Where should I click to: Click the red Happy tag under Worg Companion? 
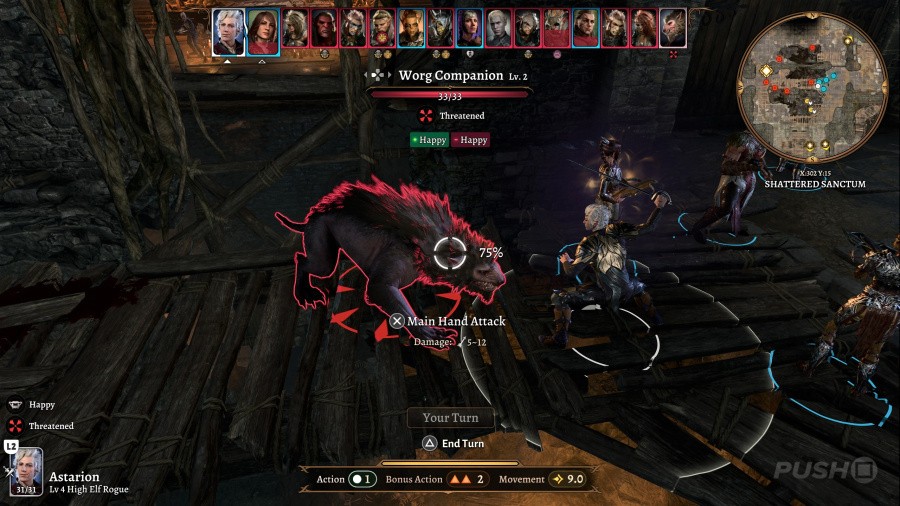click(x=470, y=140)
